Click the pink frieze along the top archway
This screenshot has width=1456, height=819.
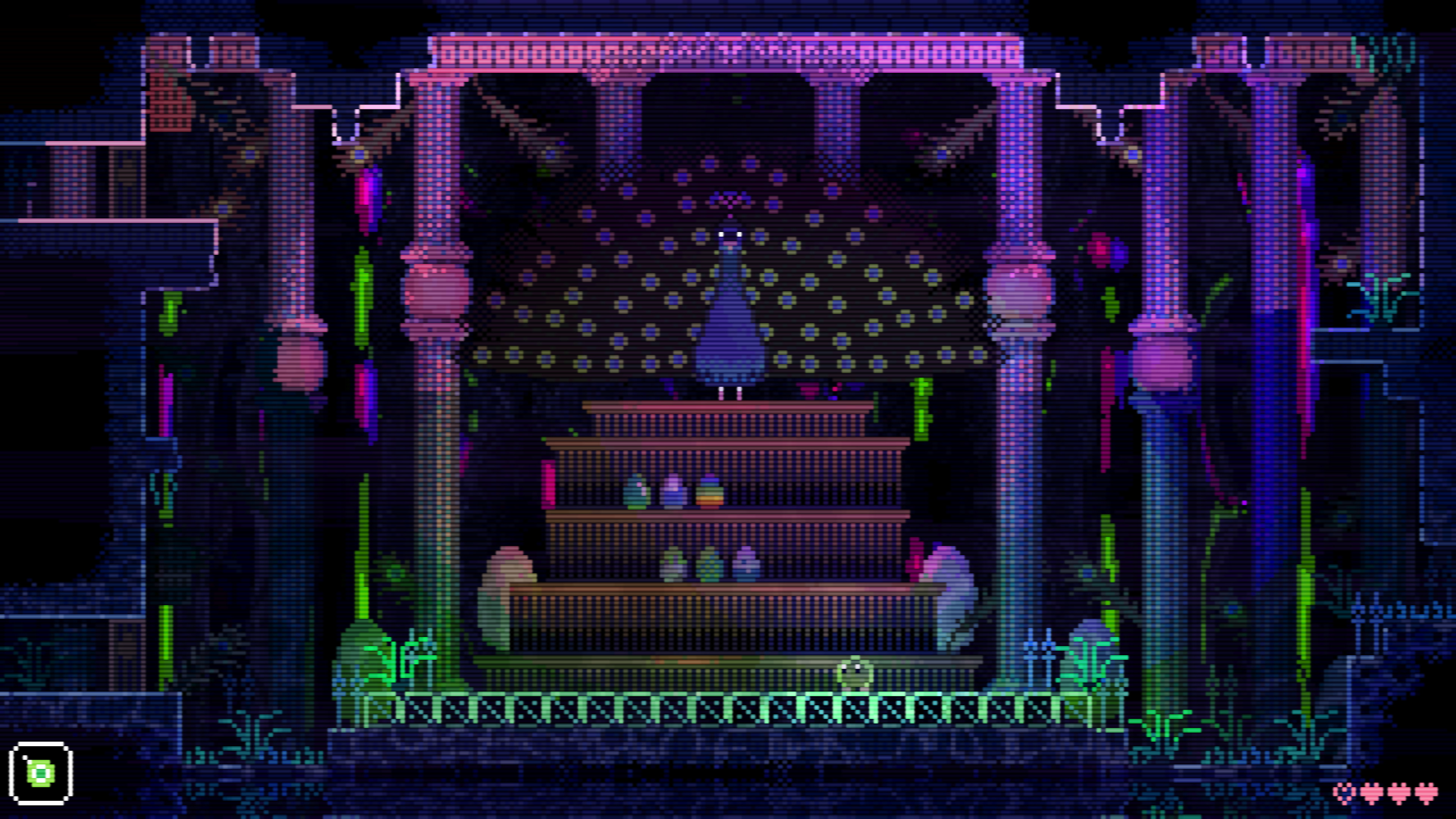click(729, 51)
